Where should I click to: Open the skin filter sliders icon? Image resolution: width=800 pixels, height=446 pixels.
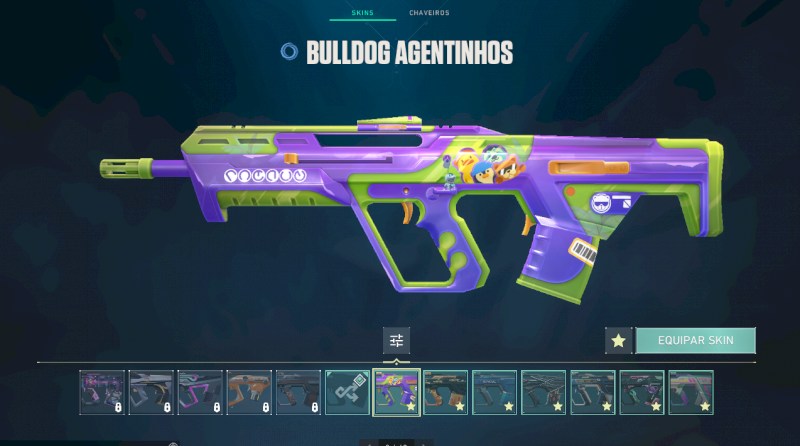pos(396,340)
